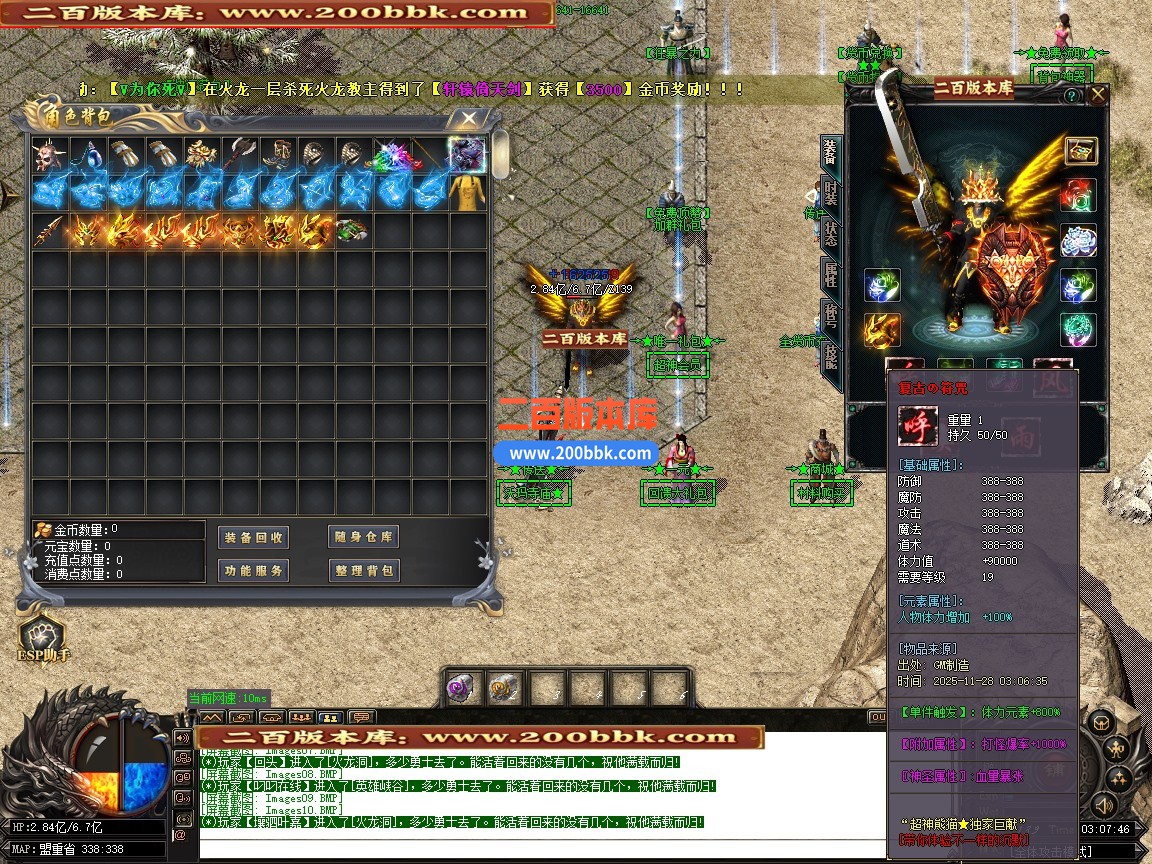This screenshot has width=1152, height=864.
Task: Open the ESP助手 assistant
Action: pyautogui.click(x=43, y=638)
